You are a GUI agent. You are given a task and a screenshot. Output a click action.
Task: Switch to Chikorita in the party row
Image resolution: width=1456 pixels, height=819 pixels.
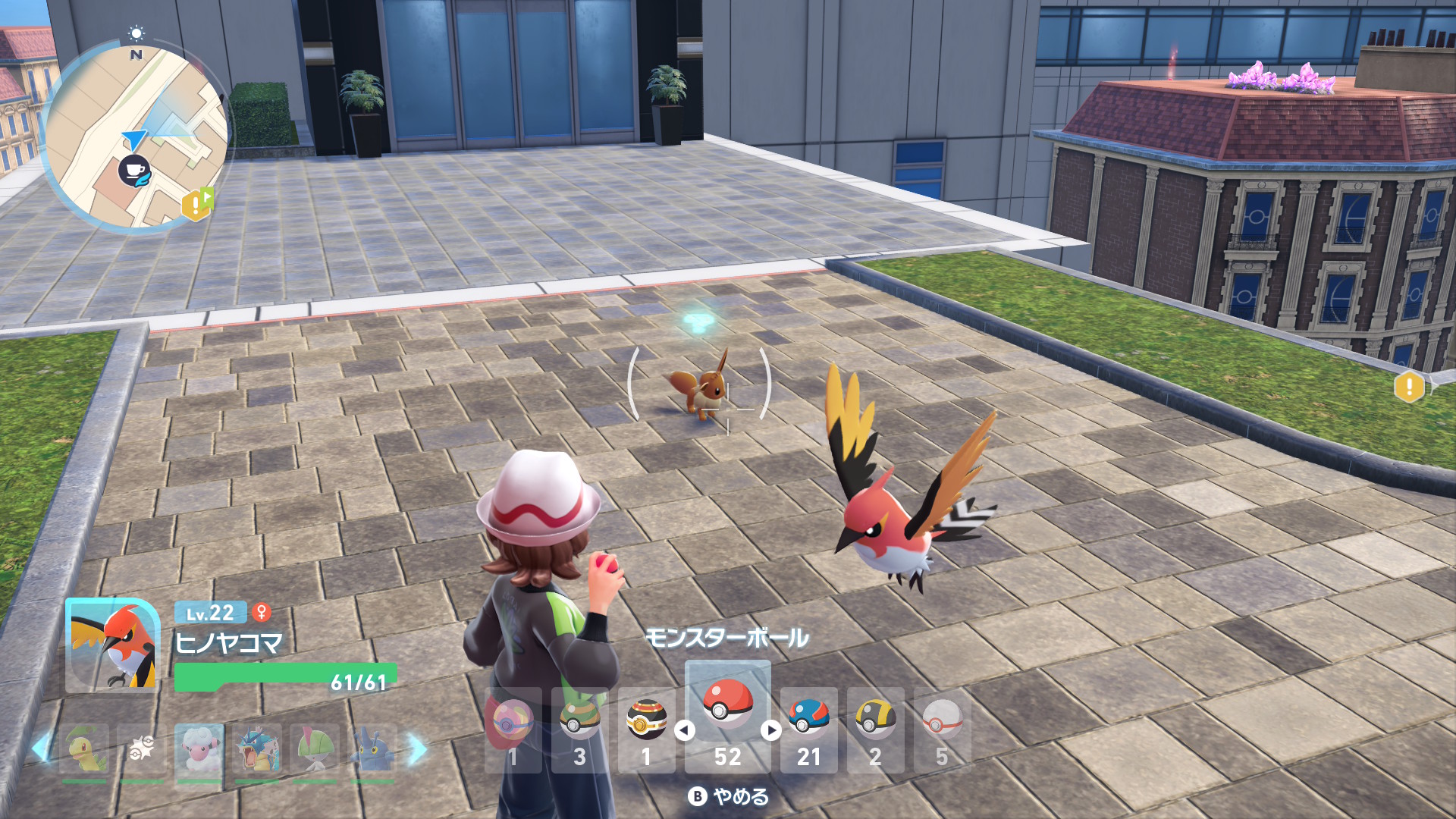coord(84,750)
